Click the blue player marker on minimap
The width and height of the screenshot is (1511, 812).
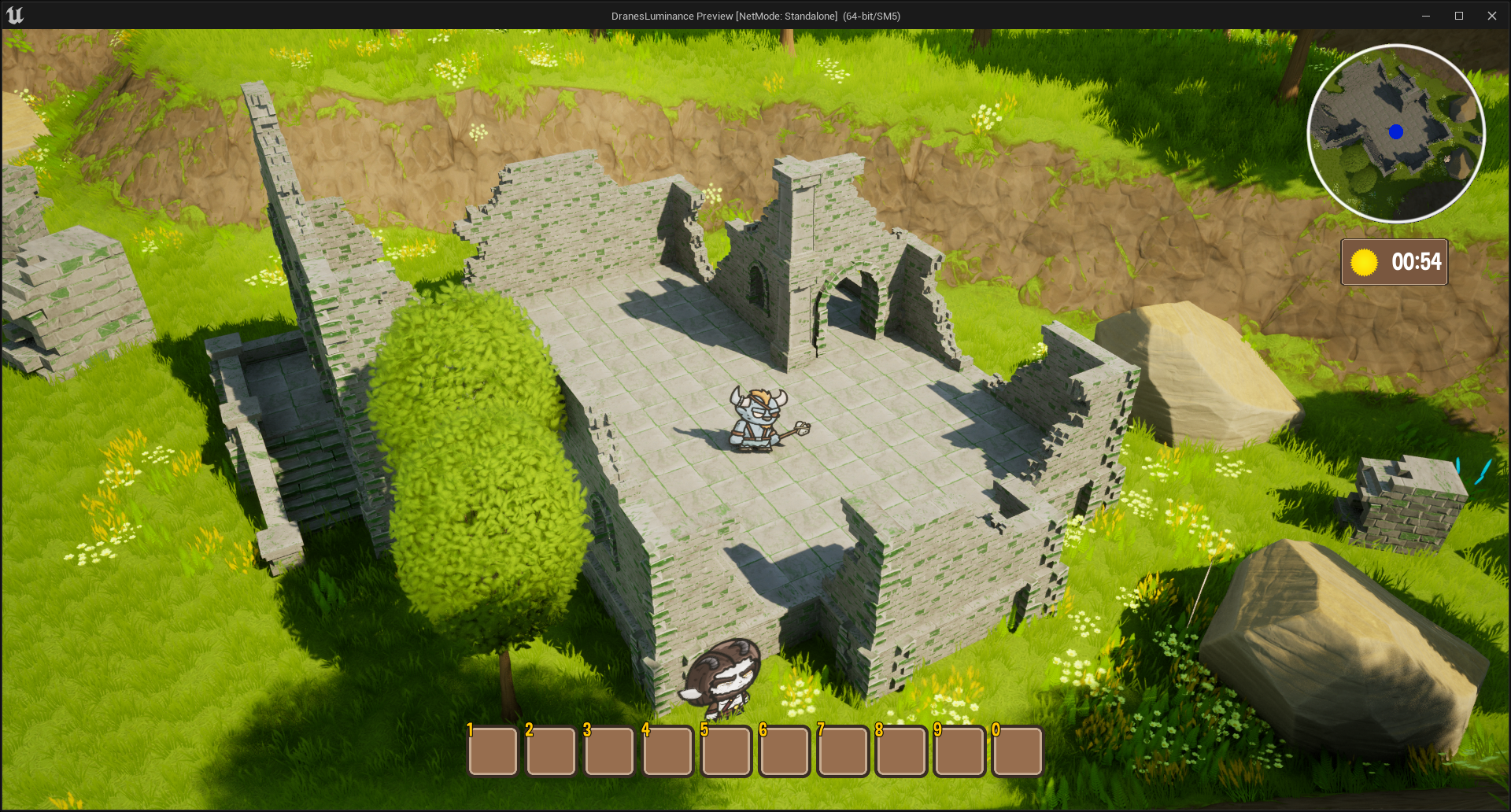pyautogui.click(x=1396, y=132)
